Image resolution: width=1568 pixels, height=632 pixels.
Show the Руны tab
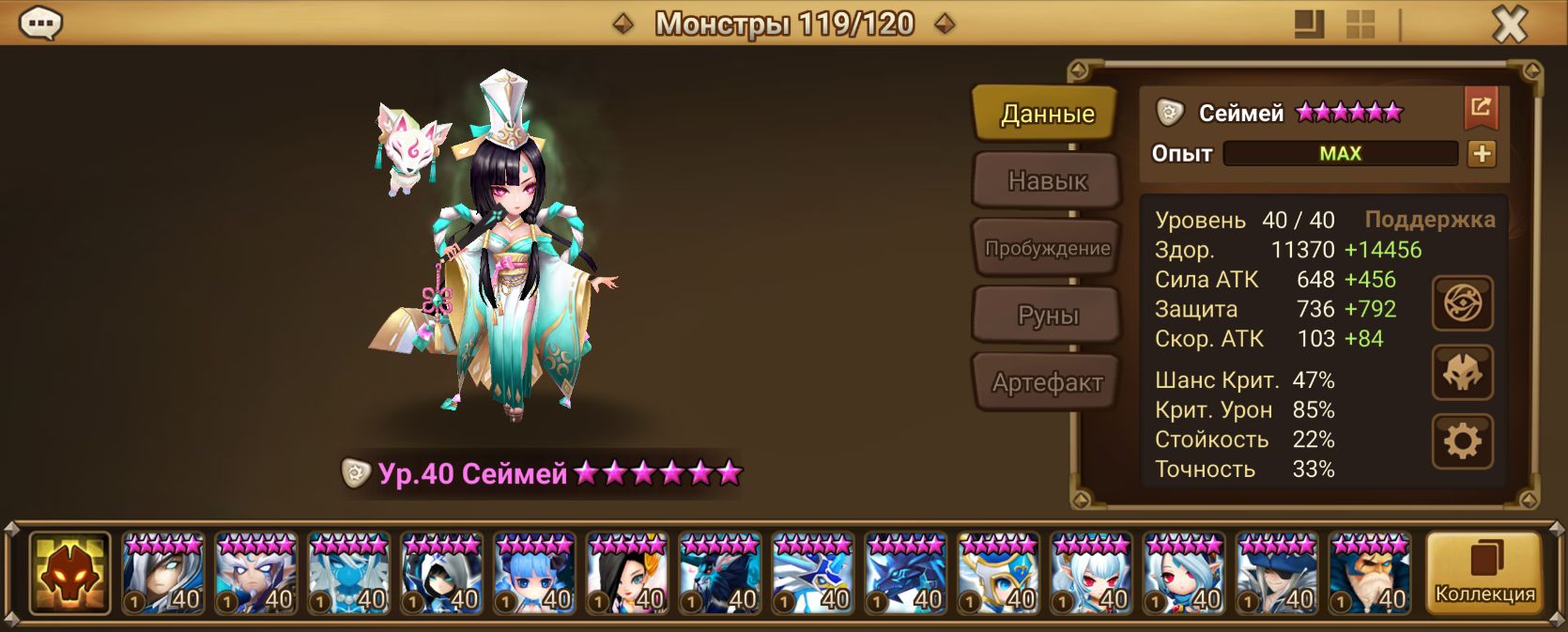click(1046, 316)
